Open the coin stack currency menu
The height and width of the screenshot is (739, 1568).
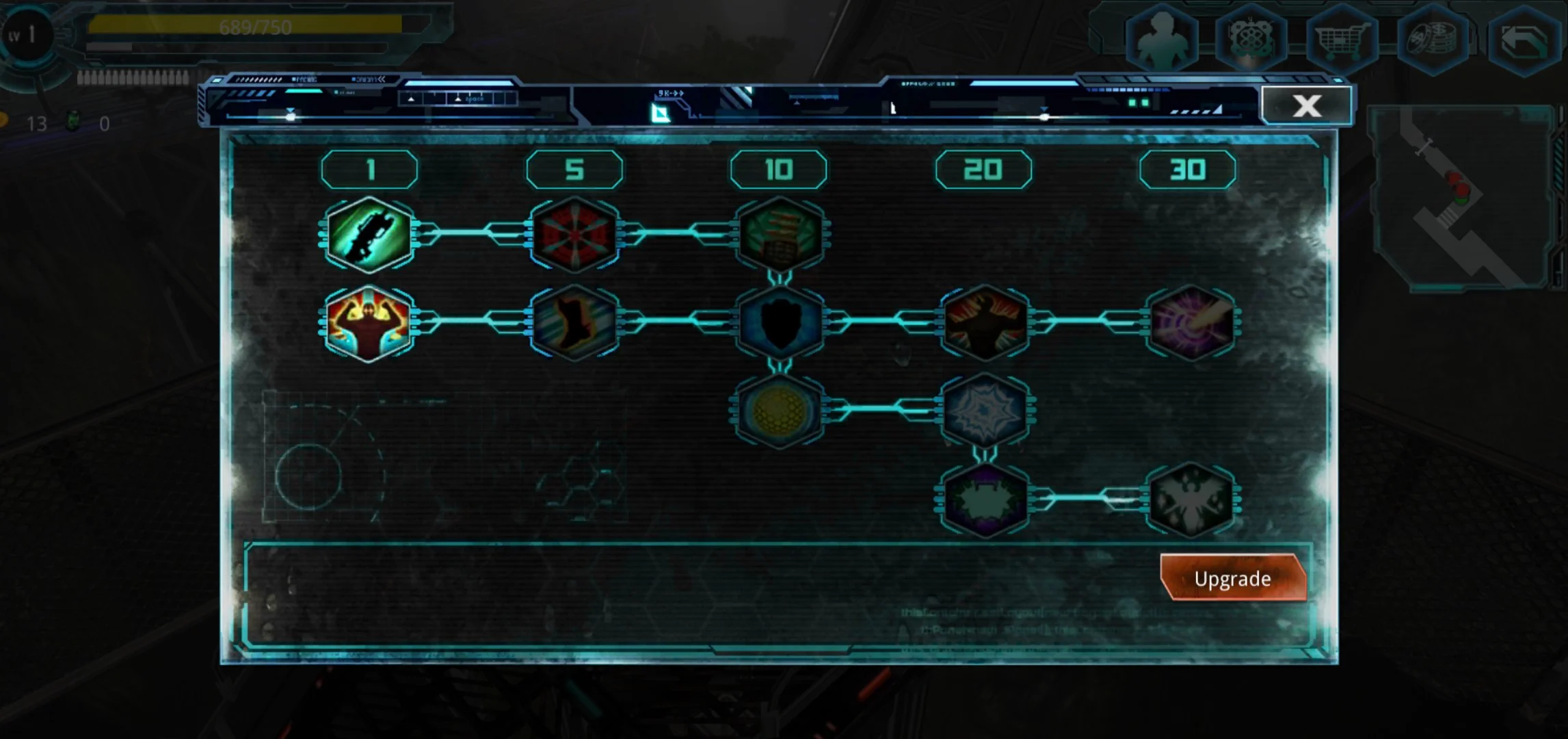[1432, 40]
